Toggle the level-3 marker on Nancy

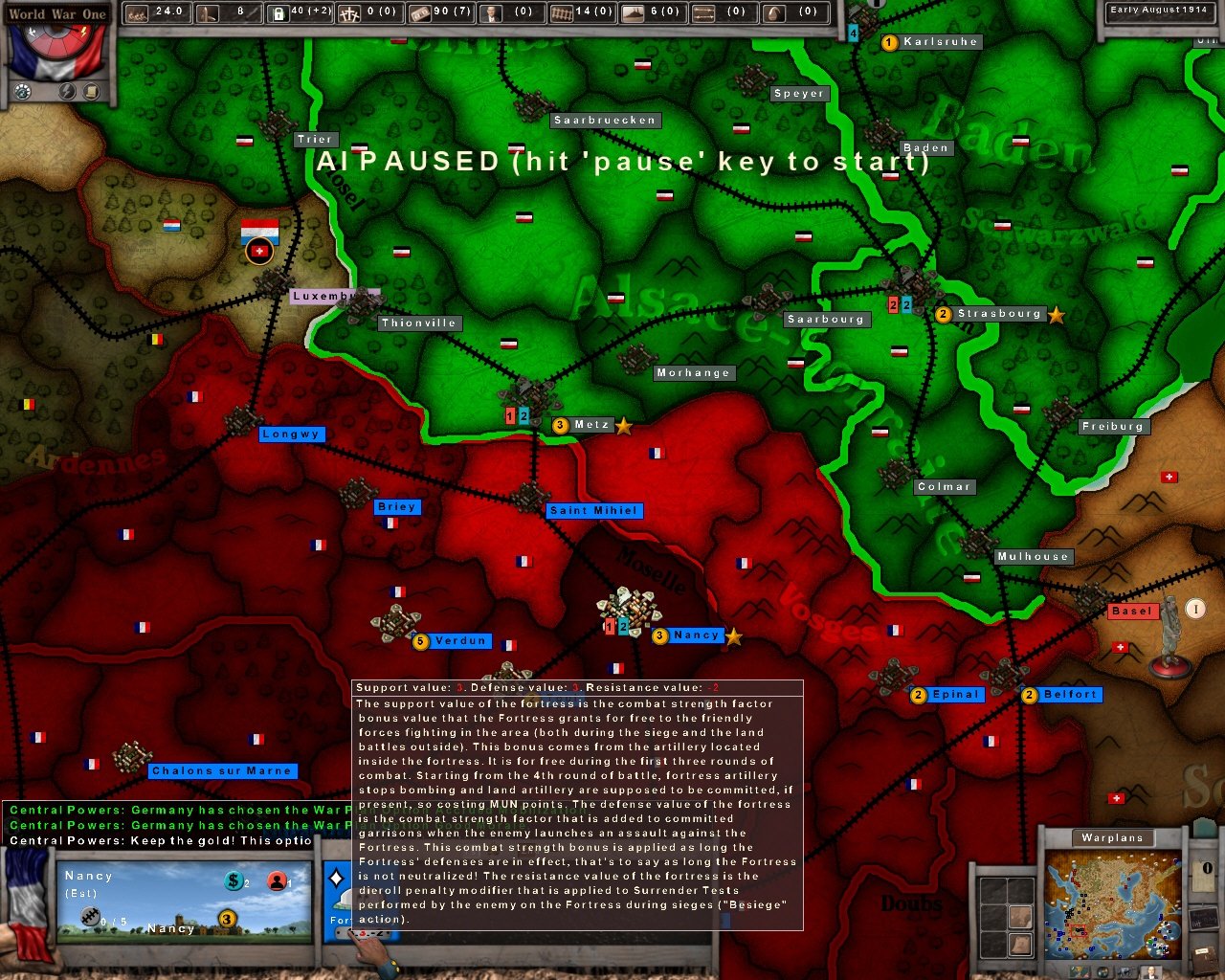[x=658, y=635]
